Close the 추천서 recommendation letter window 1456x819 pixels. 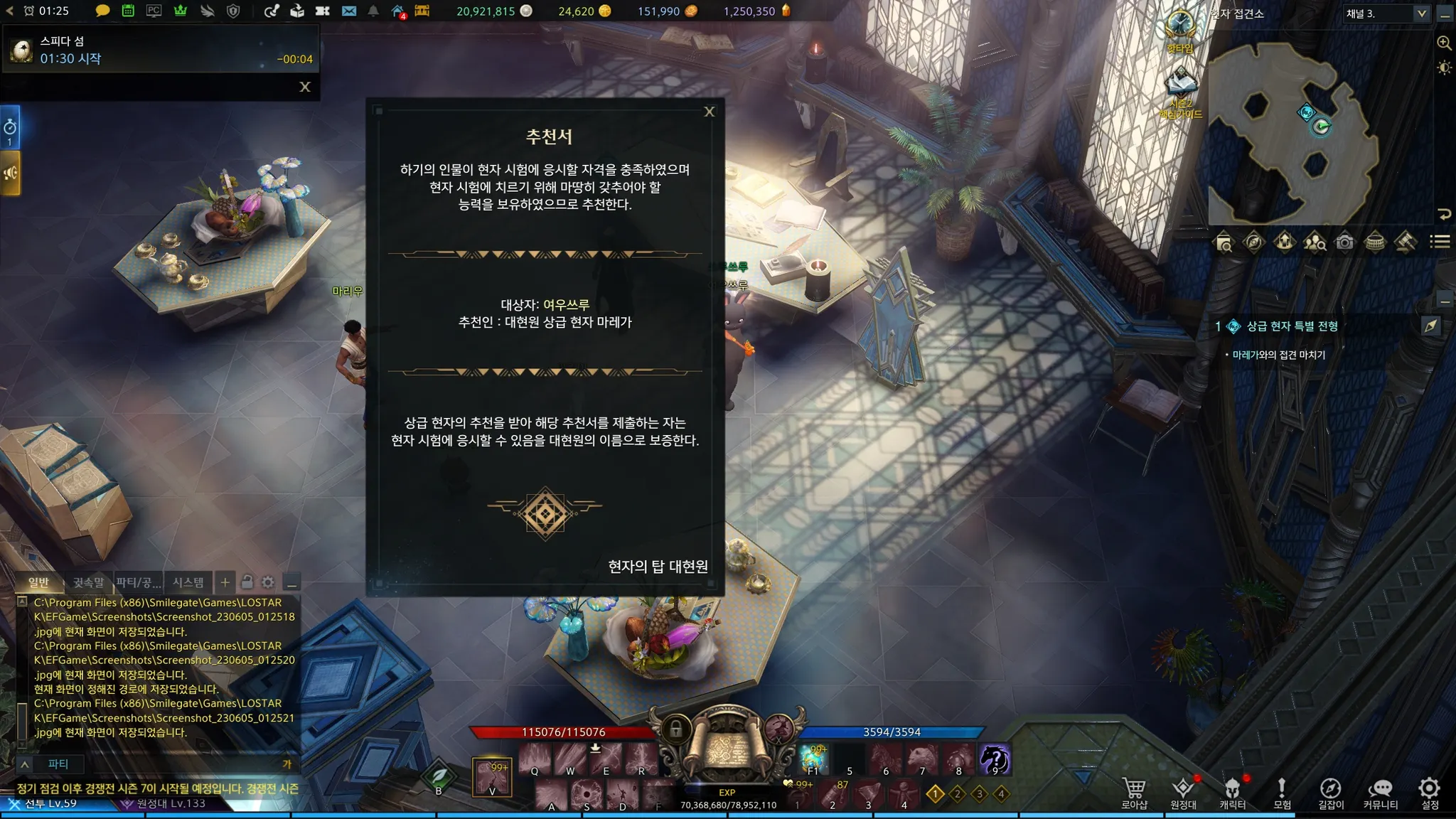pyautogui.click(x=709, y=112)
